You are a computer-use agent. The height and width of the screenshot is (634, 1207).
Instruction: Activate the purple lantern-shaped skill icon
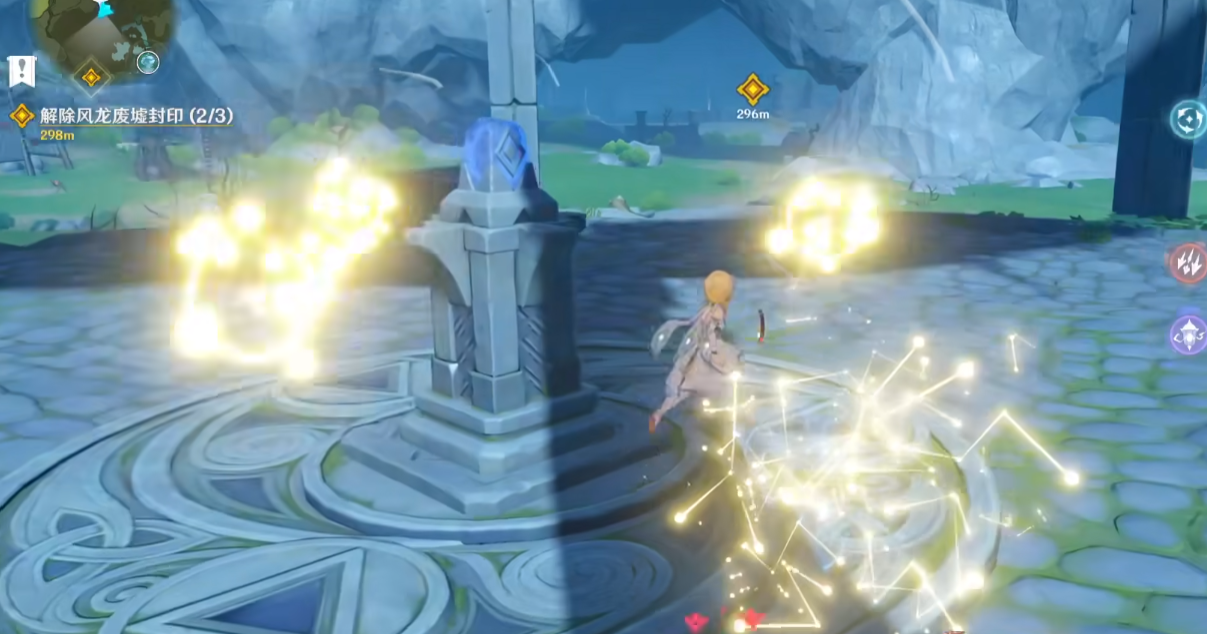(x=1189, y=335)
